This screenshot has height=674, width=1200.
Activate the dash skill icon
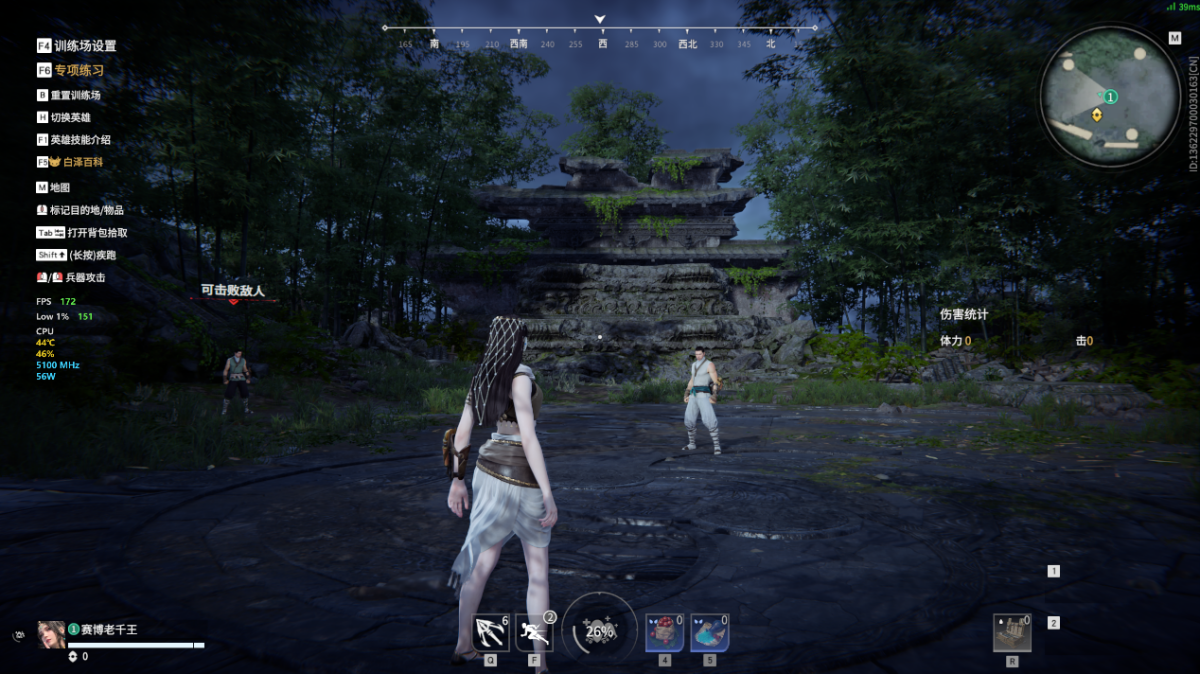coord(534,632)
